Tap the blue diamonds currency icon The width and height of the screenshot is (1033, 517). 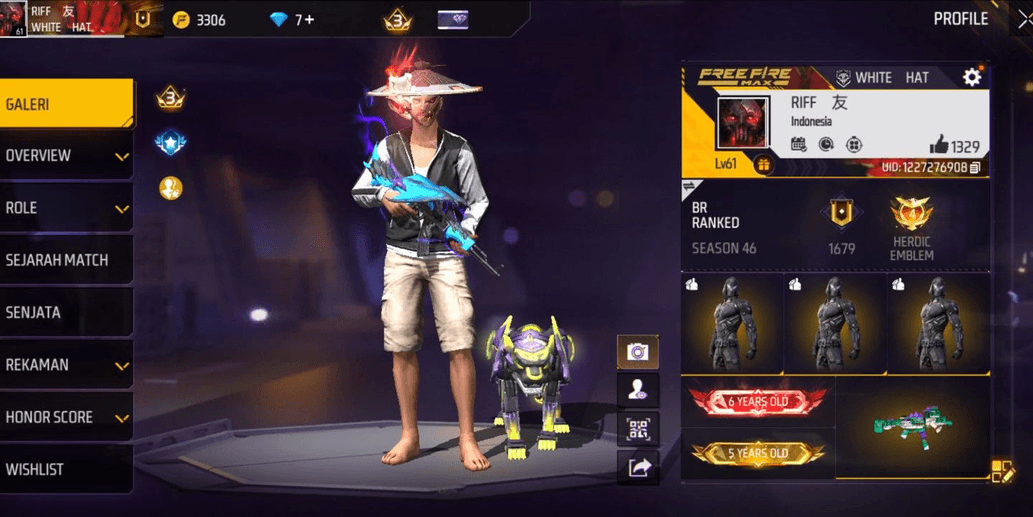[x=279, y=20]
